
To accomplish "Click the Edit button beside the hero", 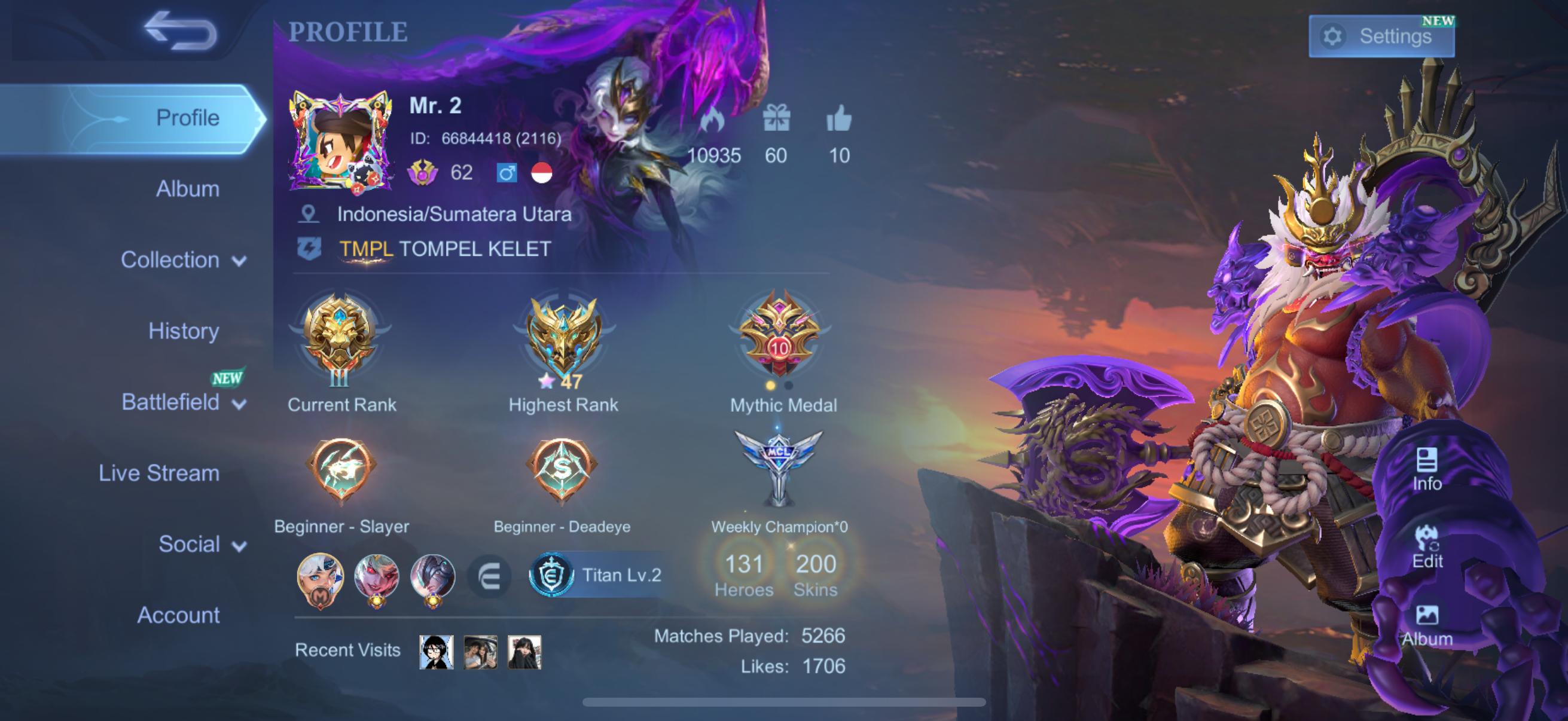I will click(1427, 548).
